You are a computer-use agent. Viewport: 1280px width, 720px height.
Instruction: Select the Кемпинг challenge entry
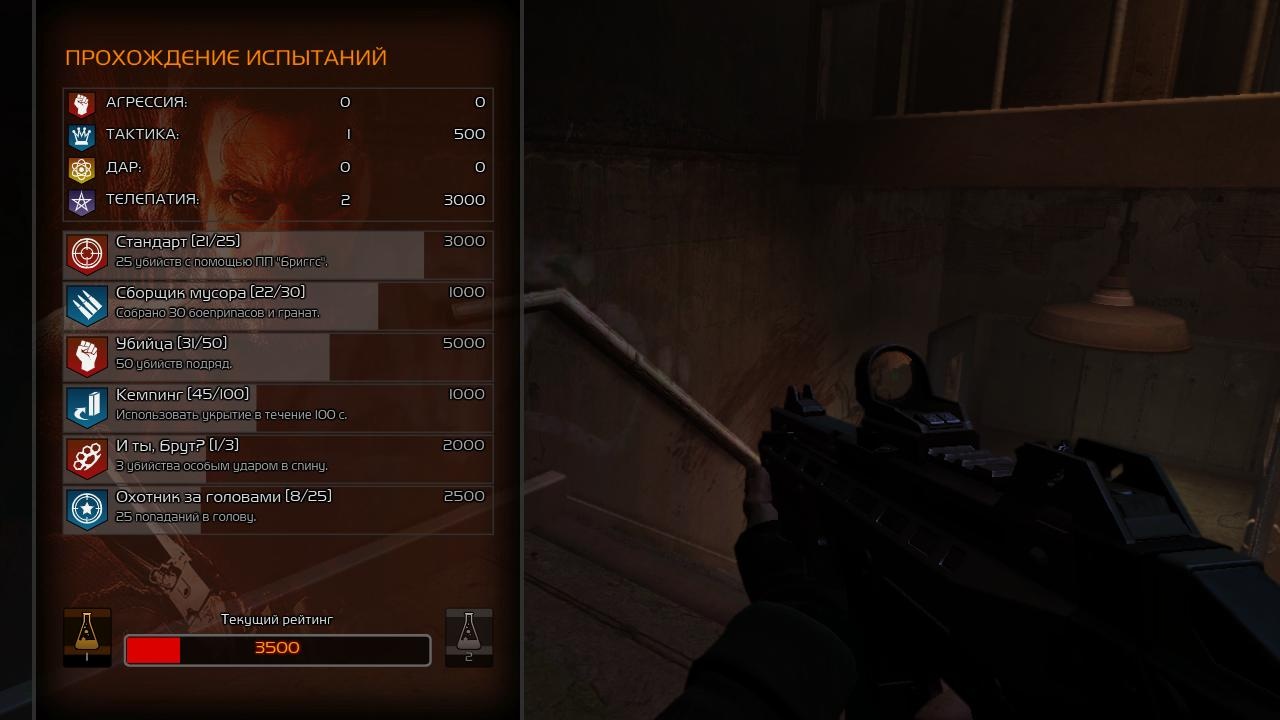(x=278, y=408)
